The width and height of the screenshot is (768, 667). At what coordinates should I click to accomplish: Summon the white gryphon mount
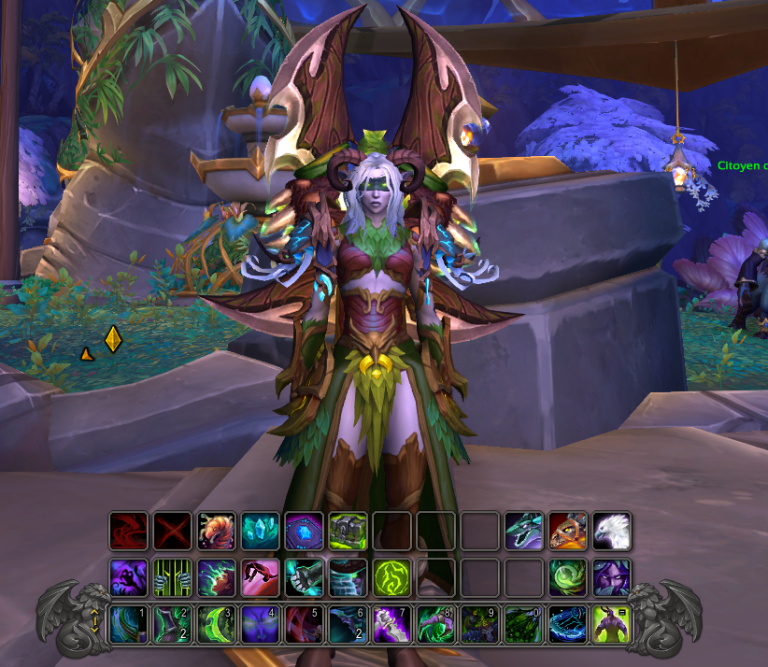pos(612,531)
